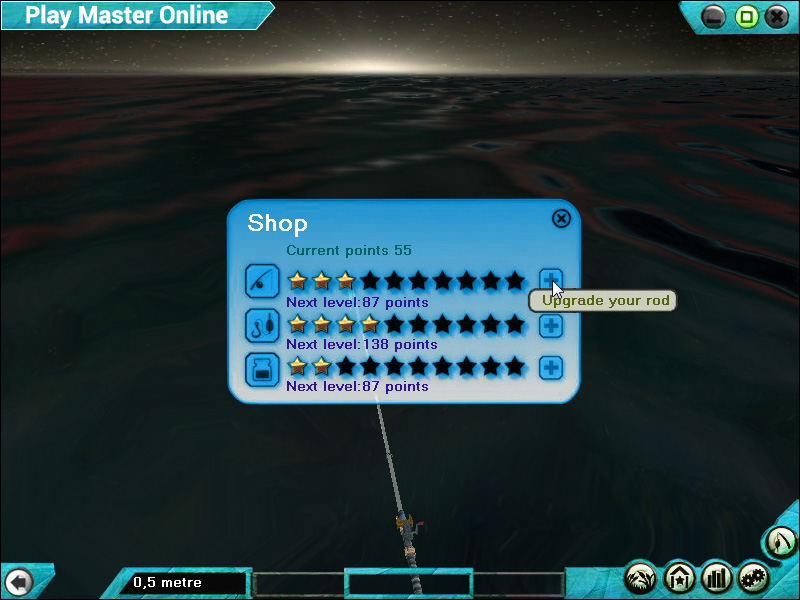
Task: Select the hook and float icon
Action: tap(262, 326)
